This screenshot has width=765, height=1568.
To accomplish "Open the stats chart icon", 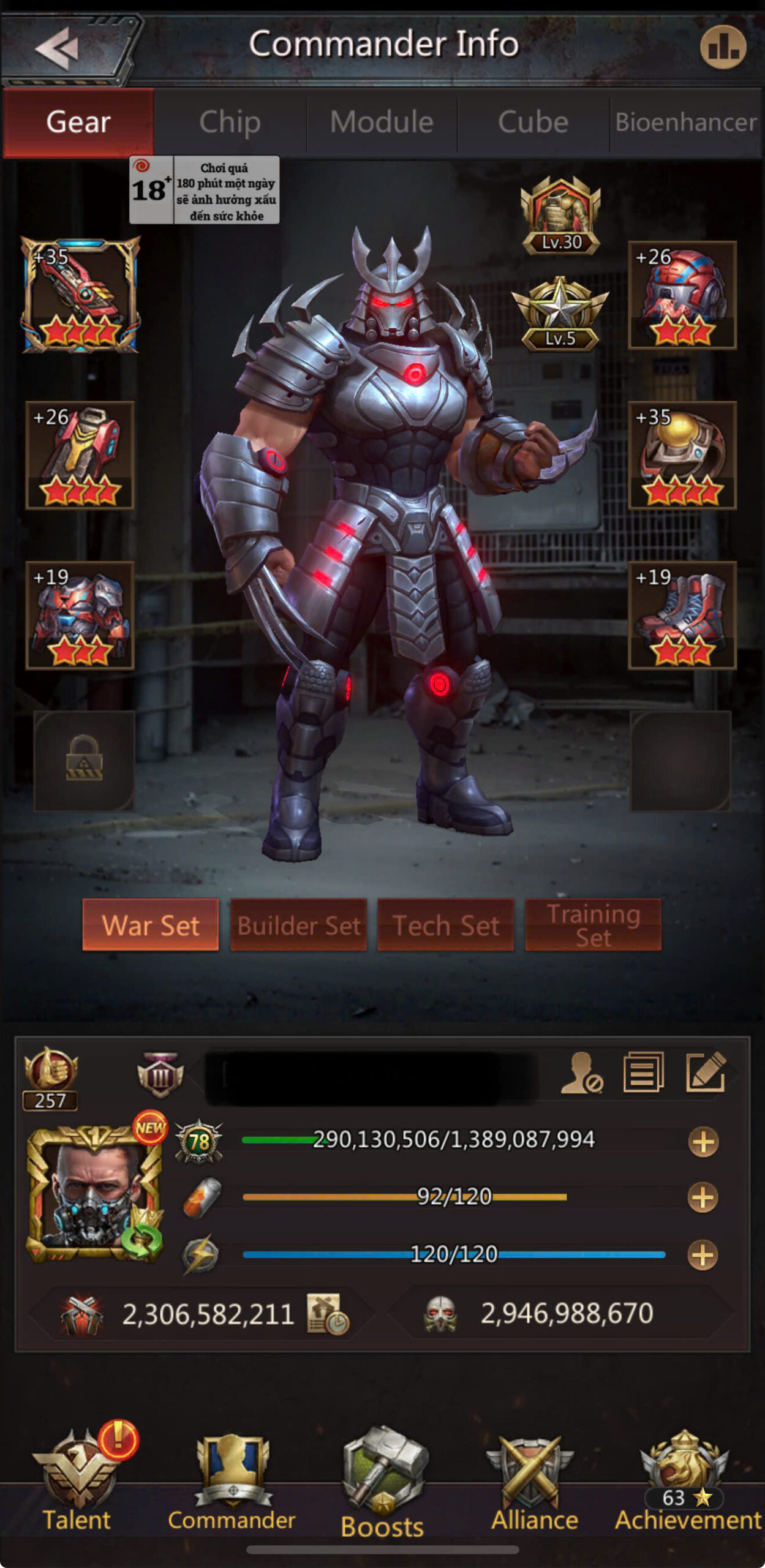I will pyautogui.click(x=723, y=47).
